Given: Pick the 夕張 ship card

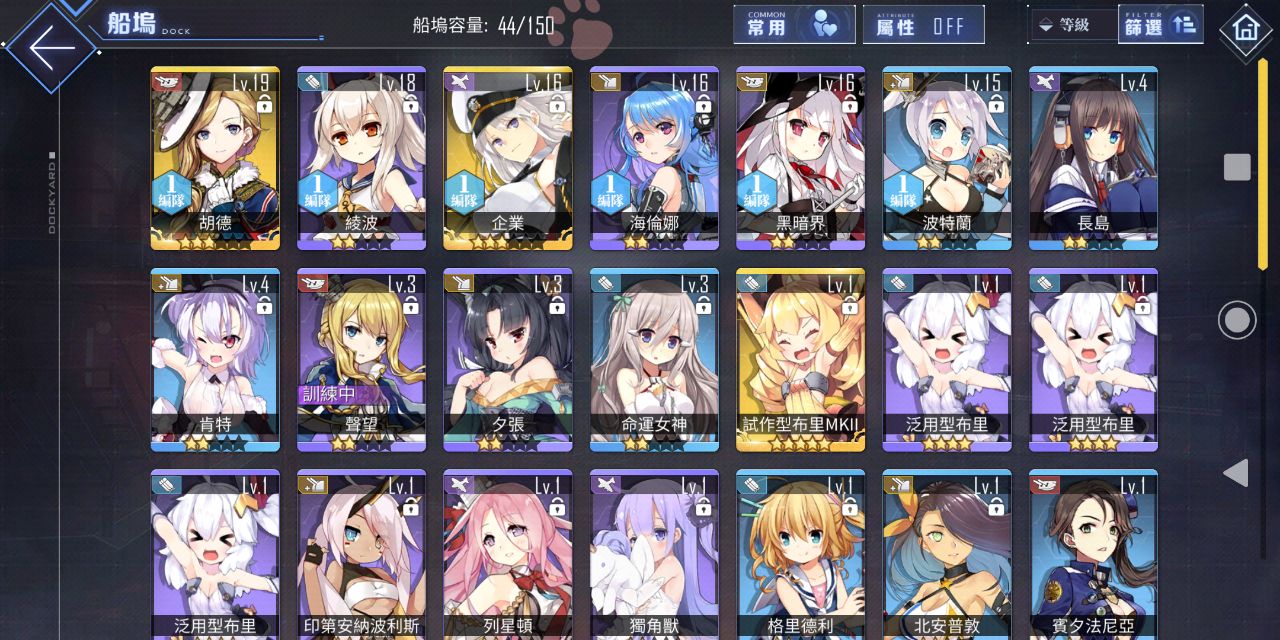Looking at the screenshot, I should point(508,359).
